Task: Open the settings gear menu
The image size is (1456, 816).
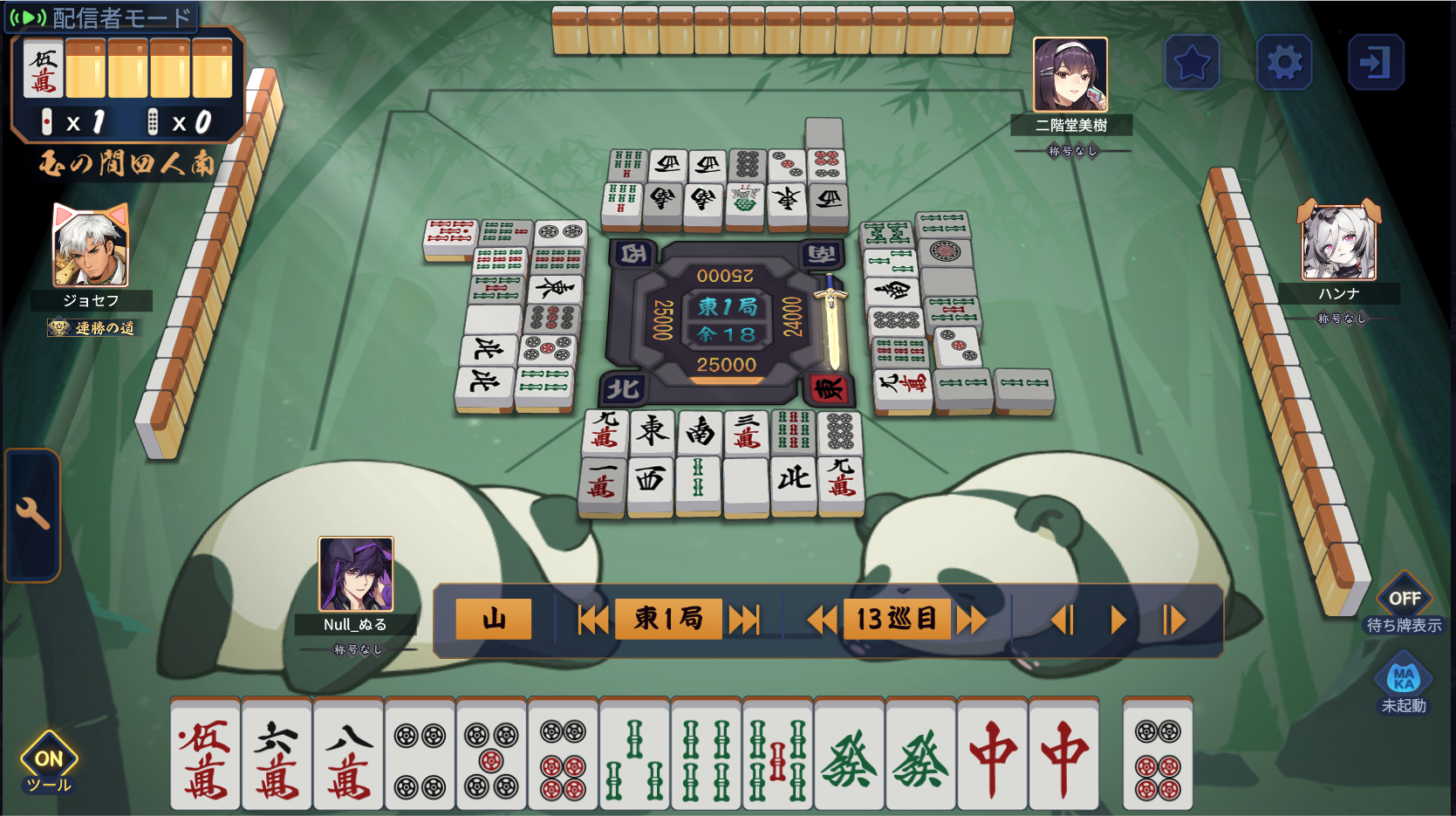Action: click(x=1284, y=63)
